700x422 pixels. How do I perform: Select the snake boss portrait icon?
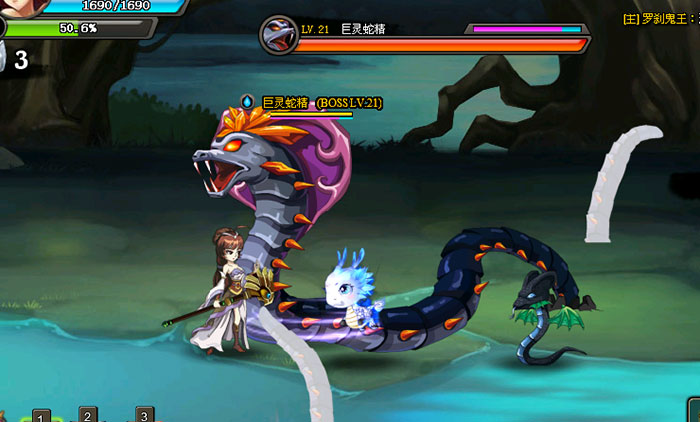(277, 36)
